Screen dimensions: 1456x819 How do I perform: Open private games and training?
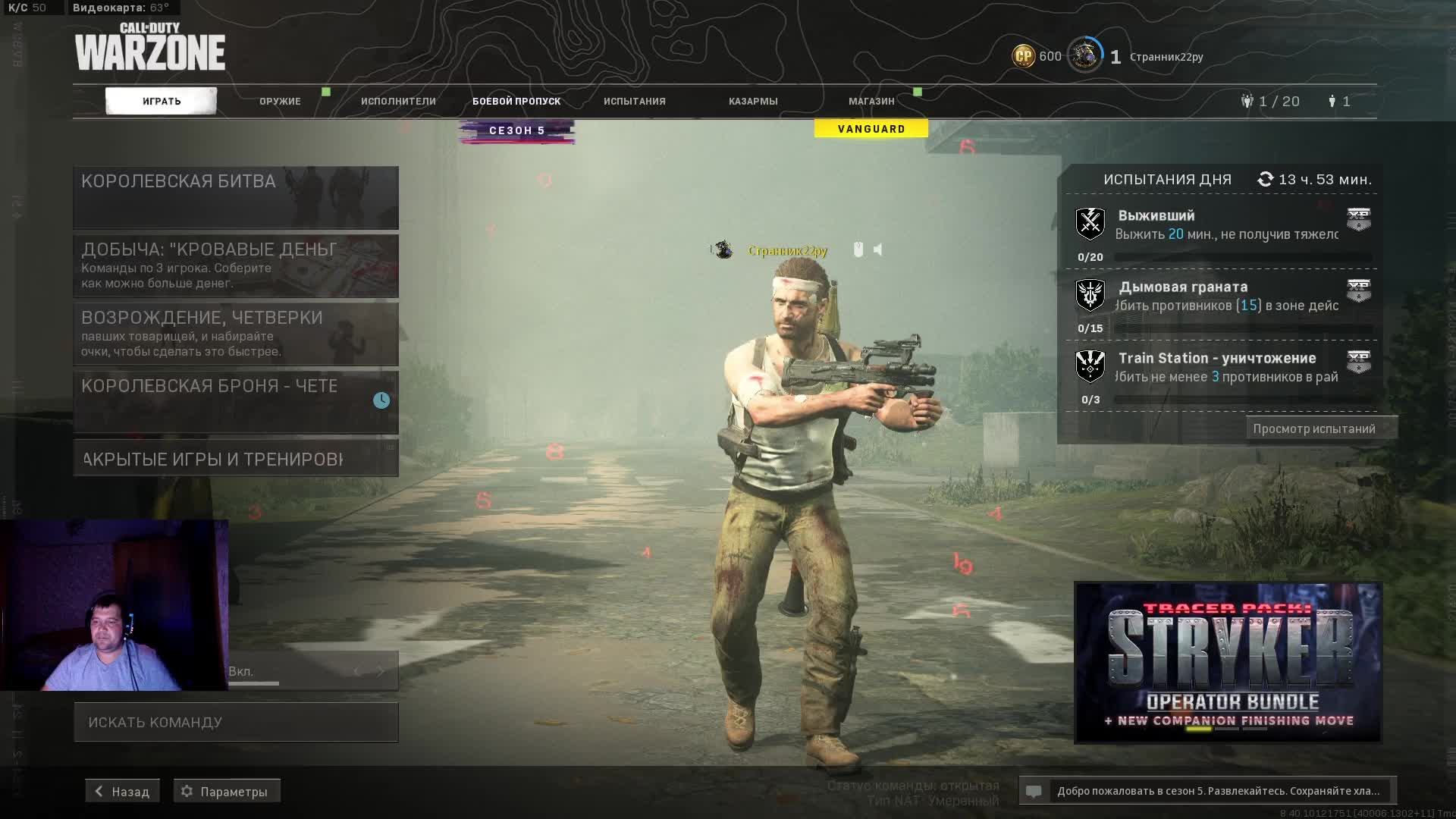[236, 459]
